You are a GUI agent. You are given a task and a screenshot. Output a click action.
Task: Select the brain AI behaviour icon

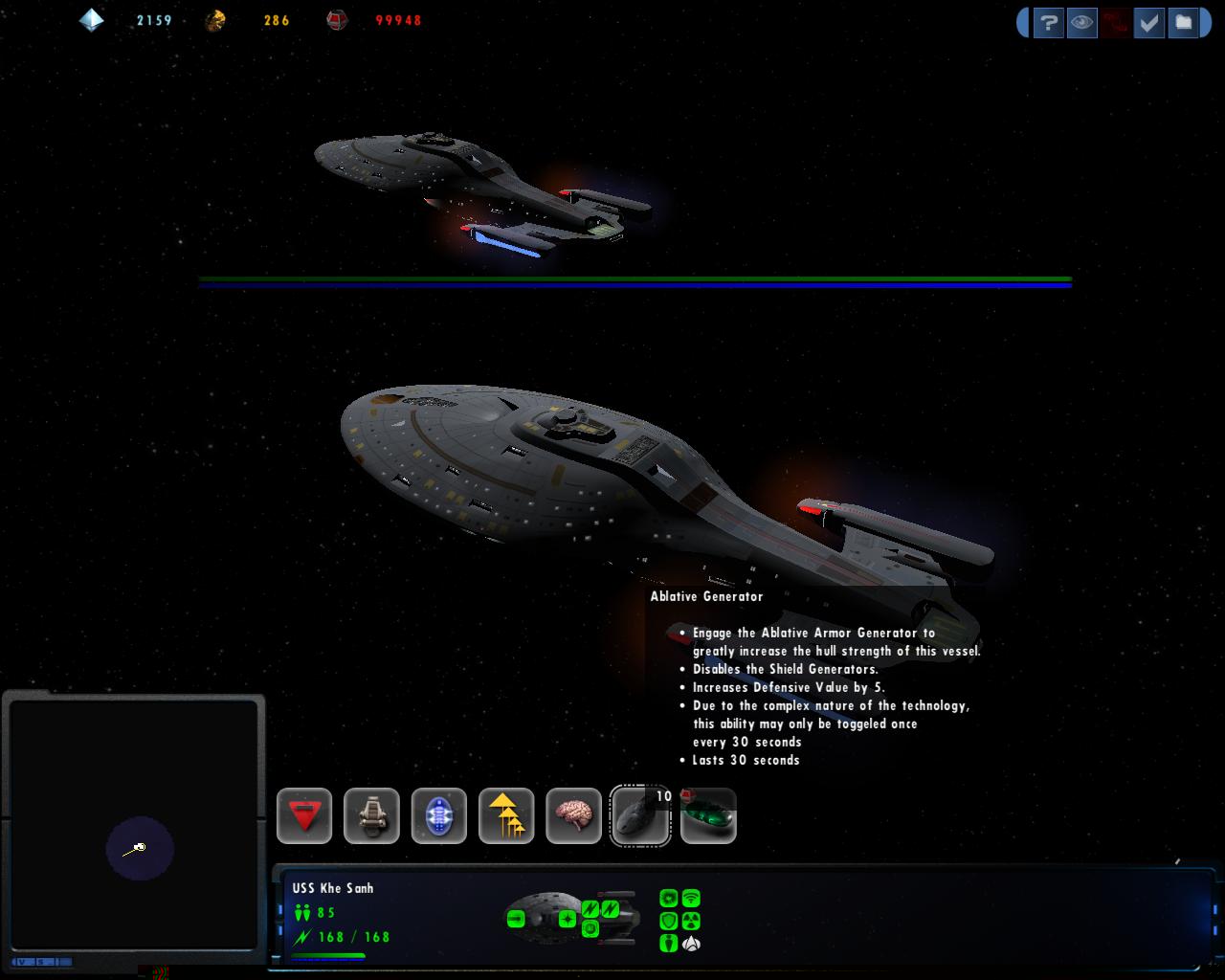pyautogui.click(x=573, y=815)
